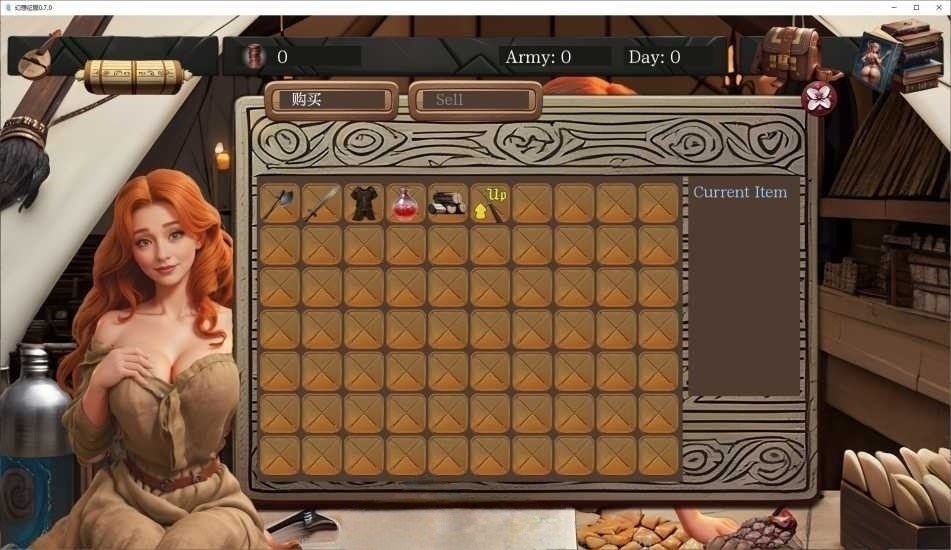This screenshot has width=951, height=550.
Task: Maximize the game window
Action: pos(916,7)
